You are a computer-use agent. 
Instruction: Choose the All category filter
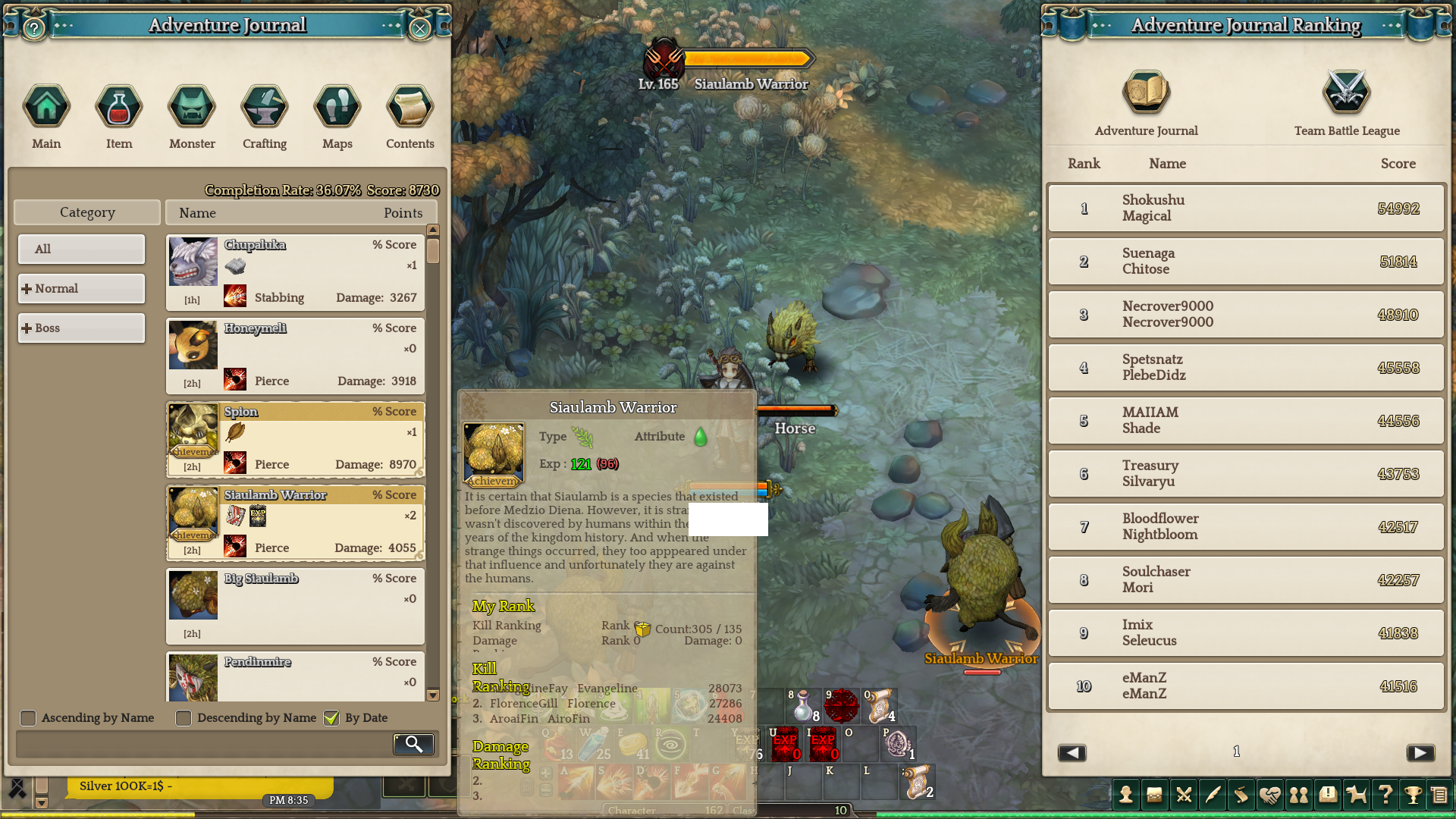[81, 249]
